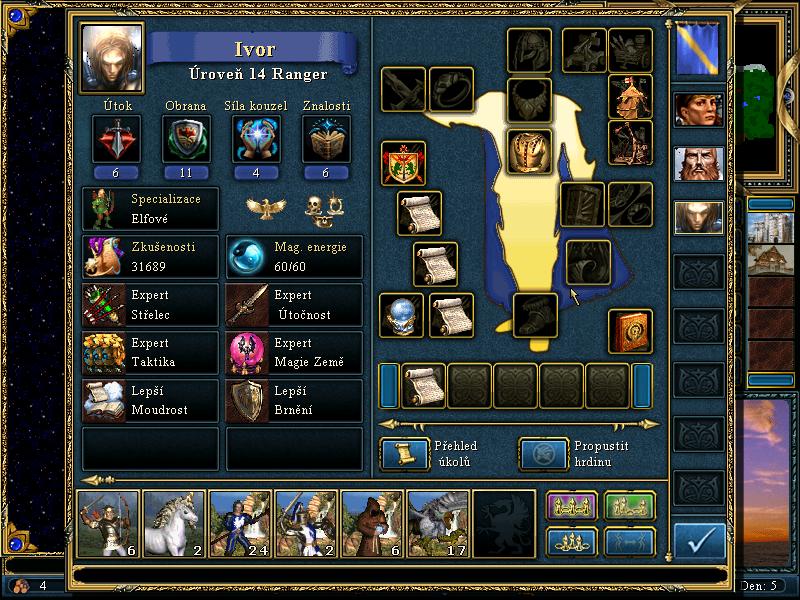Screen dimensions: 800x600
Task: Open the spellbook in equipment panel
Action: (x=631, y=331)
